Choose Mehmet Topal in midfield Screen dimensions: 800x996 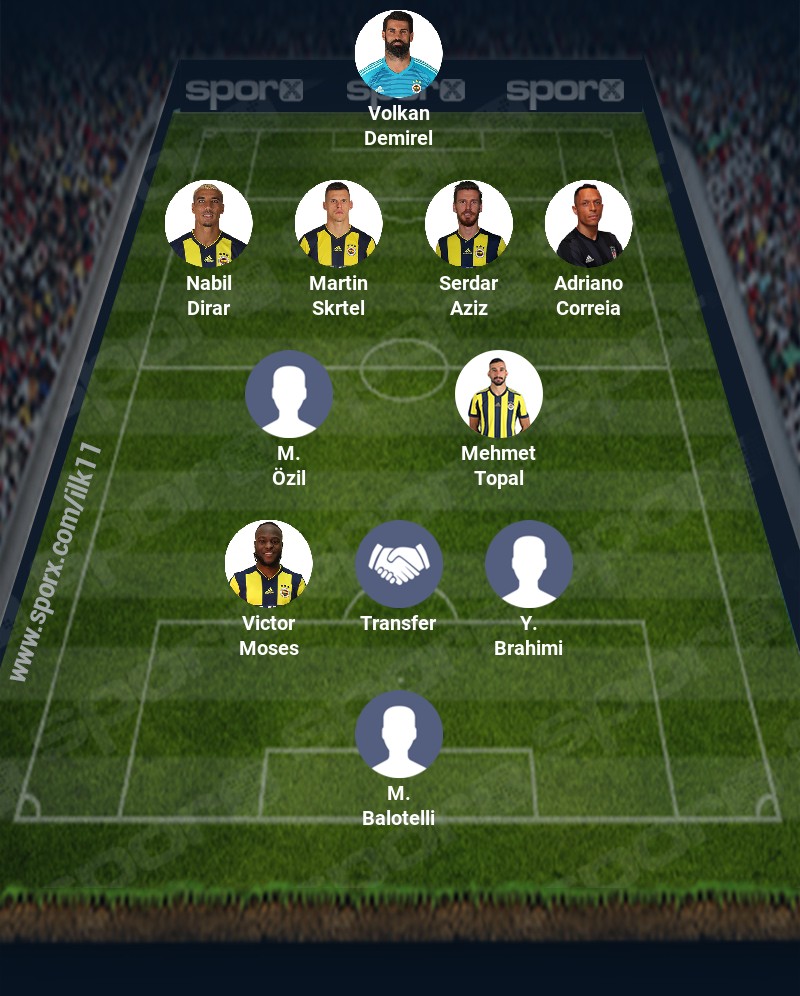[498, 394]
